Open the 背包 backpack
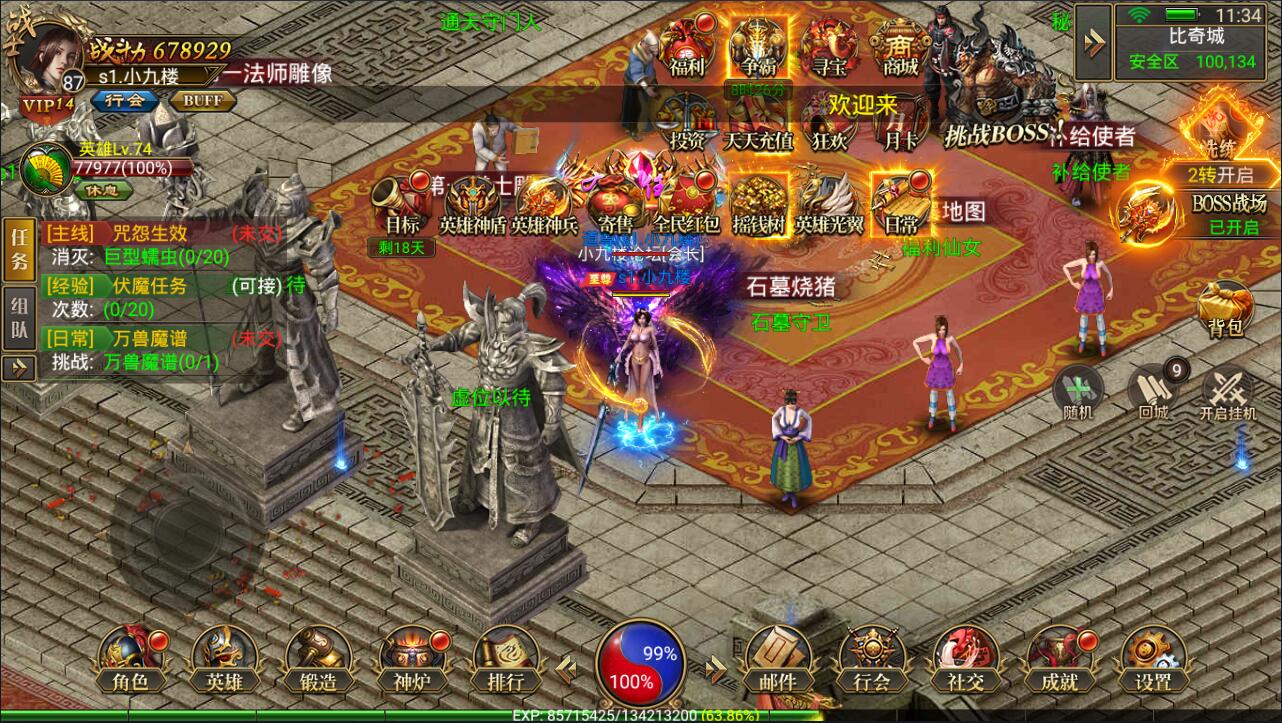This screenshot has width=1282, height=723. tap(1225, 311)
